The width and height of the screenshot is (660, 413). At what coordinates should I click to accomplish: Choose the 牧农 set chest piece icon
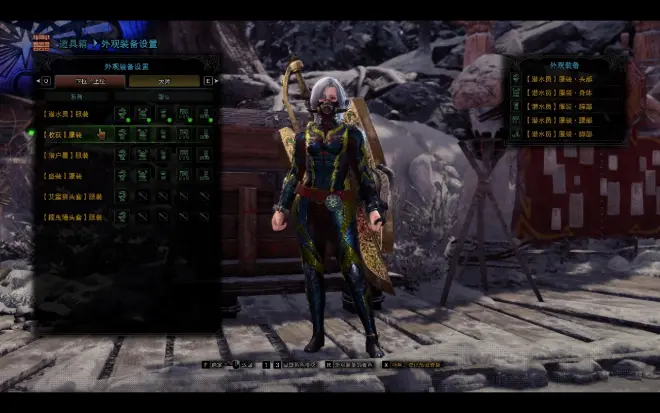(142, 134)
